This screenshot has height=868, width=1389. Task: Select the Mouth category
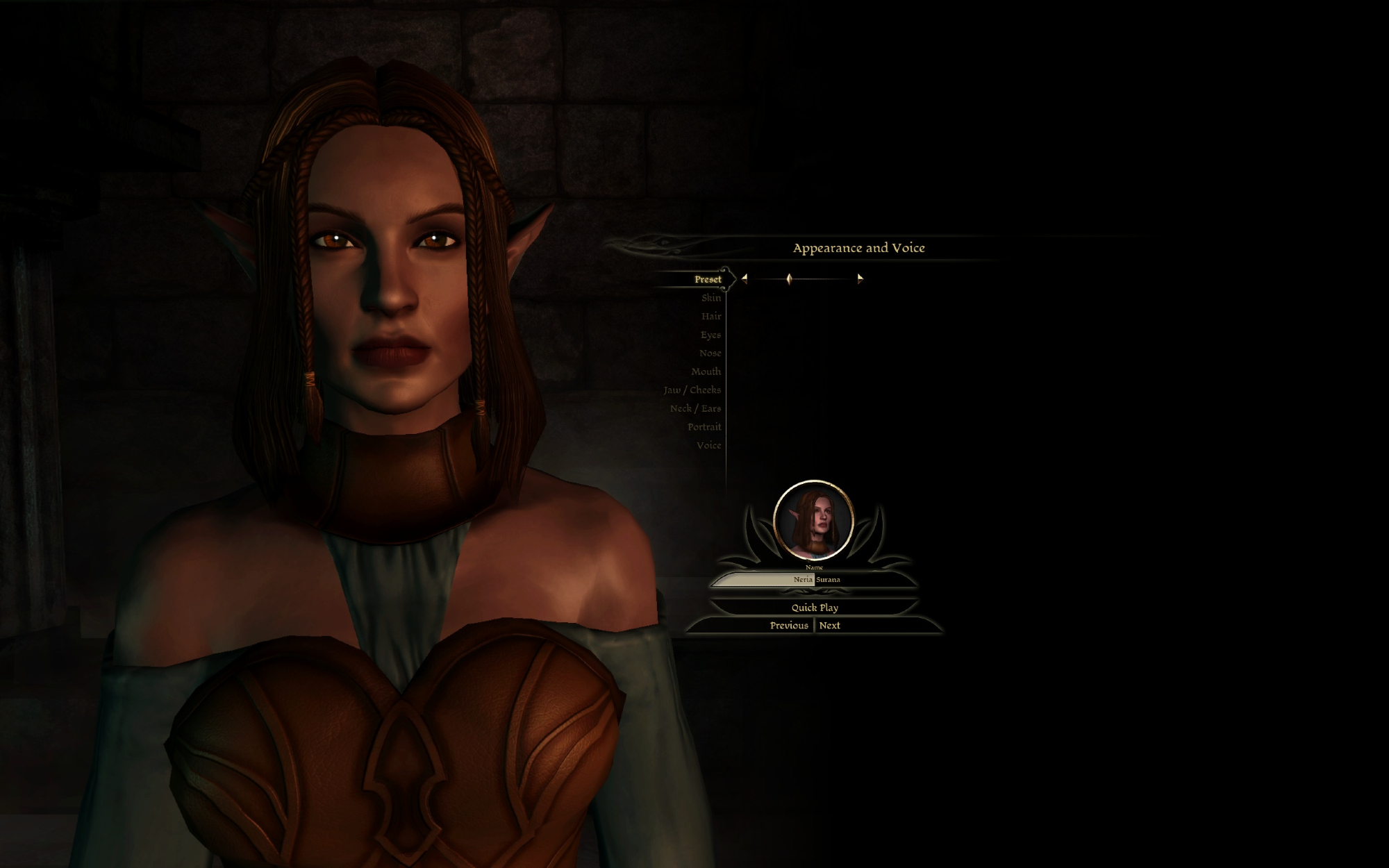click(x=706, y=372)
